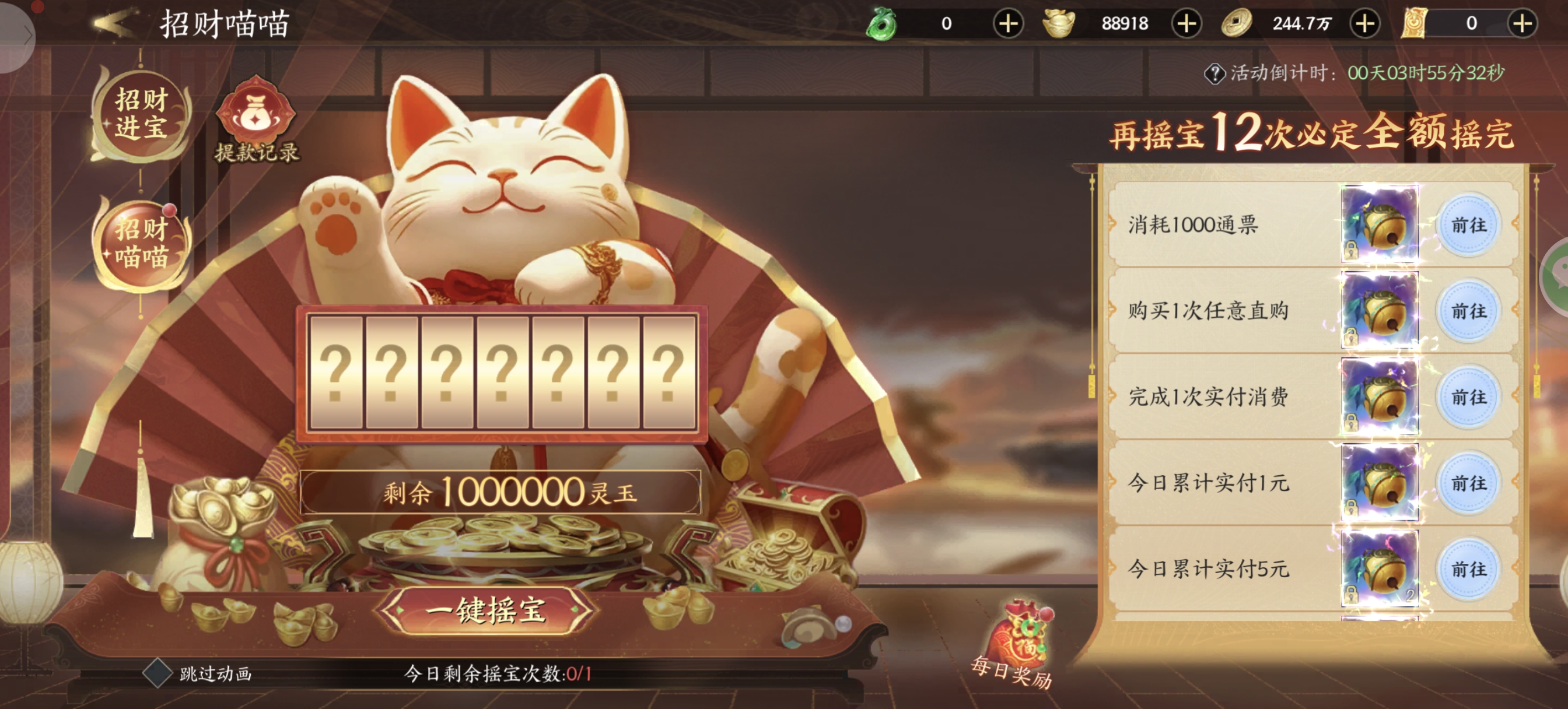Screen dimensions: 1568x709
Task: Switch to the 招财进宝 tab
Action: click(x=141, y=114)
